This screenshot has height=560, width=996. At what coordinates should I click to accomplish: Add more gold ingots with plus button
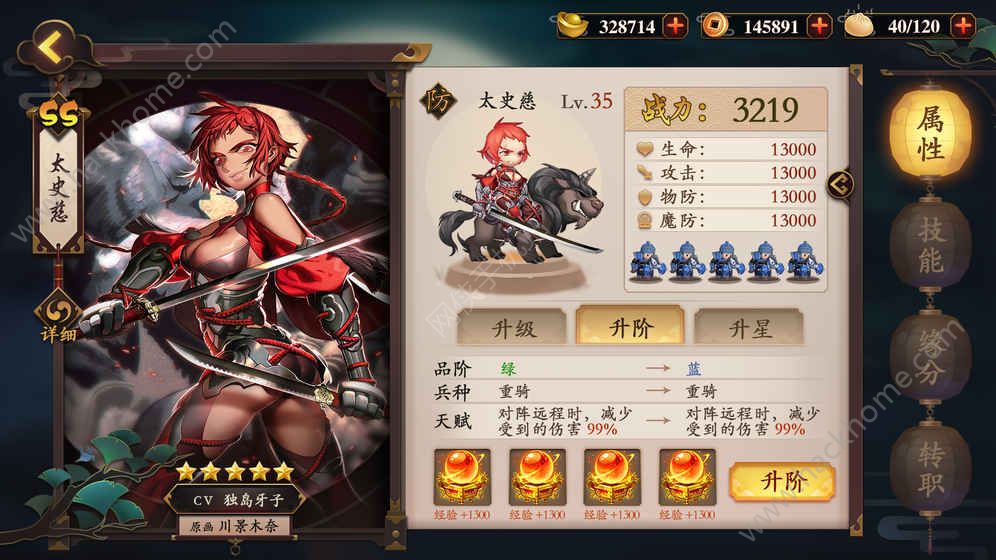pyautogui.click(x=676, y=26)
